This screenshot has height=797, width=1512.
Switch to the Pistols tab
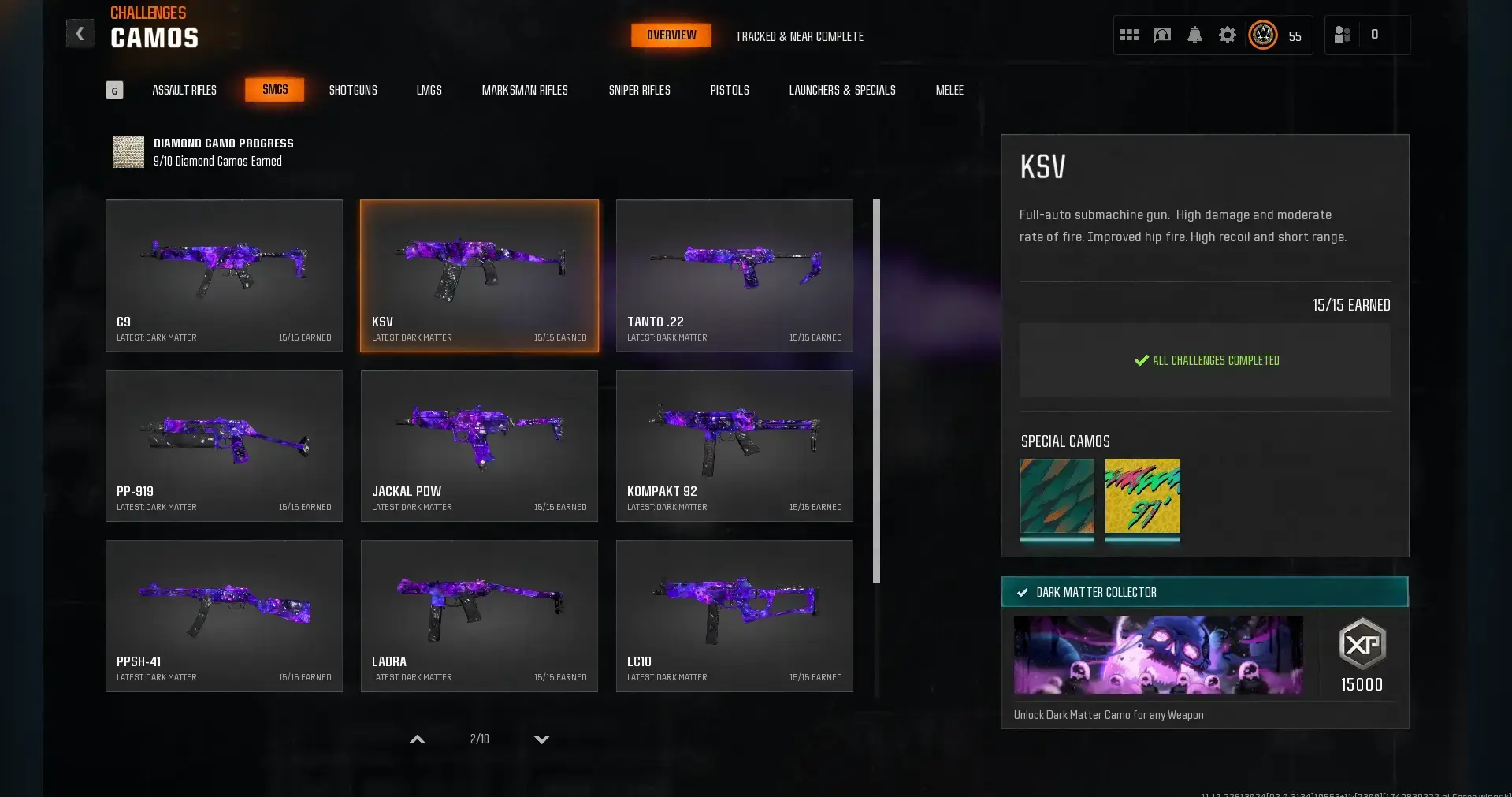[729, 90]
